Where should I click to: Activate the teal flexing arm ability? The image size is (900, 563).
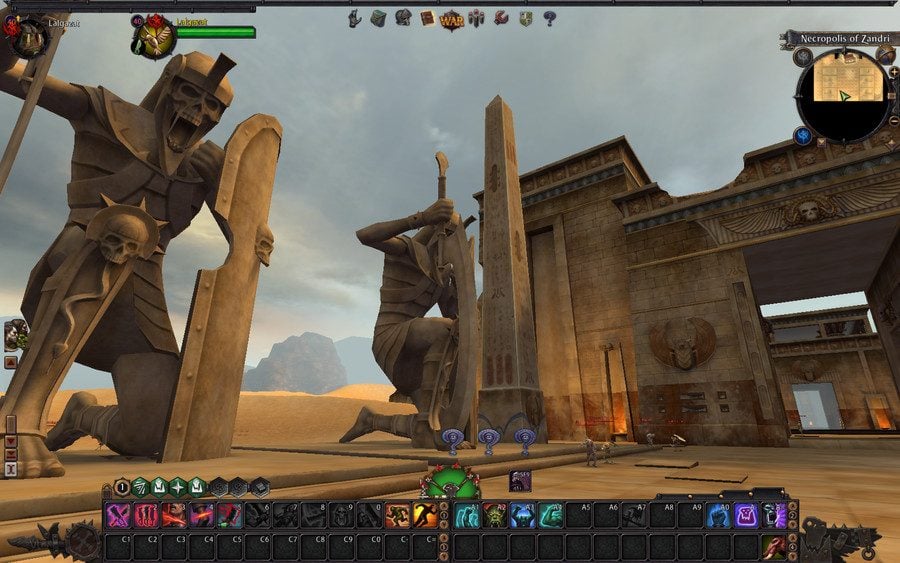[x=551, y=515]
